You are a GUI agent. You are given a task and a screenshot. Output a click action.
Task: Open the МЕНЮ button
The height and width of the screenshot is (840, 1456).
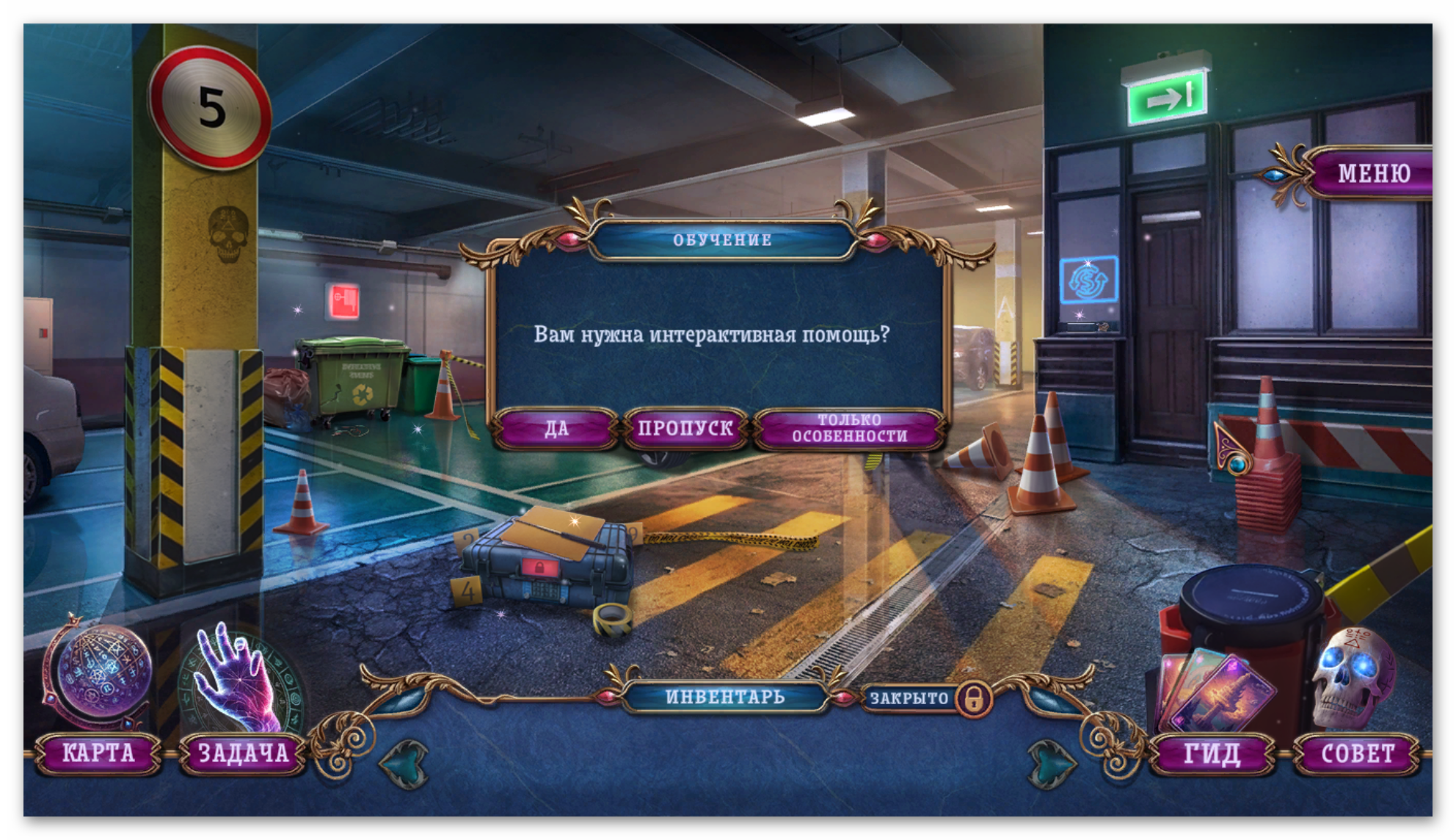coord(1373,173)
